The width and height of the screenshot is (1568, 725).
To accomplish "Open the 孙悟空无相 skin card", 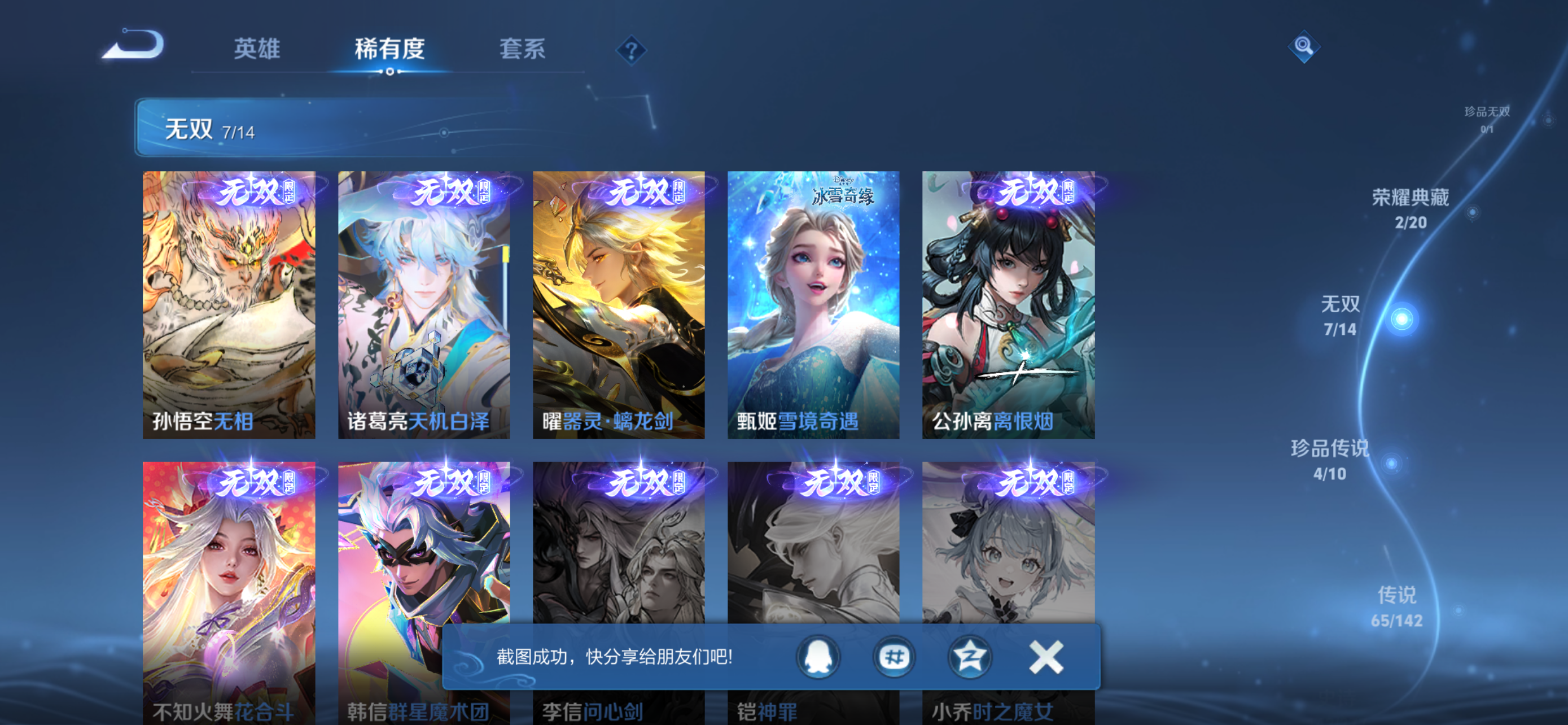I will (228, 304).
